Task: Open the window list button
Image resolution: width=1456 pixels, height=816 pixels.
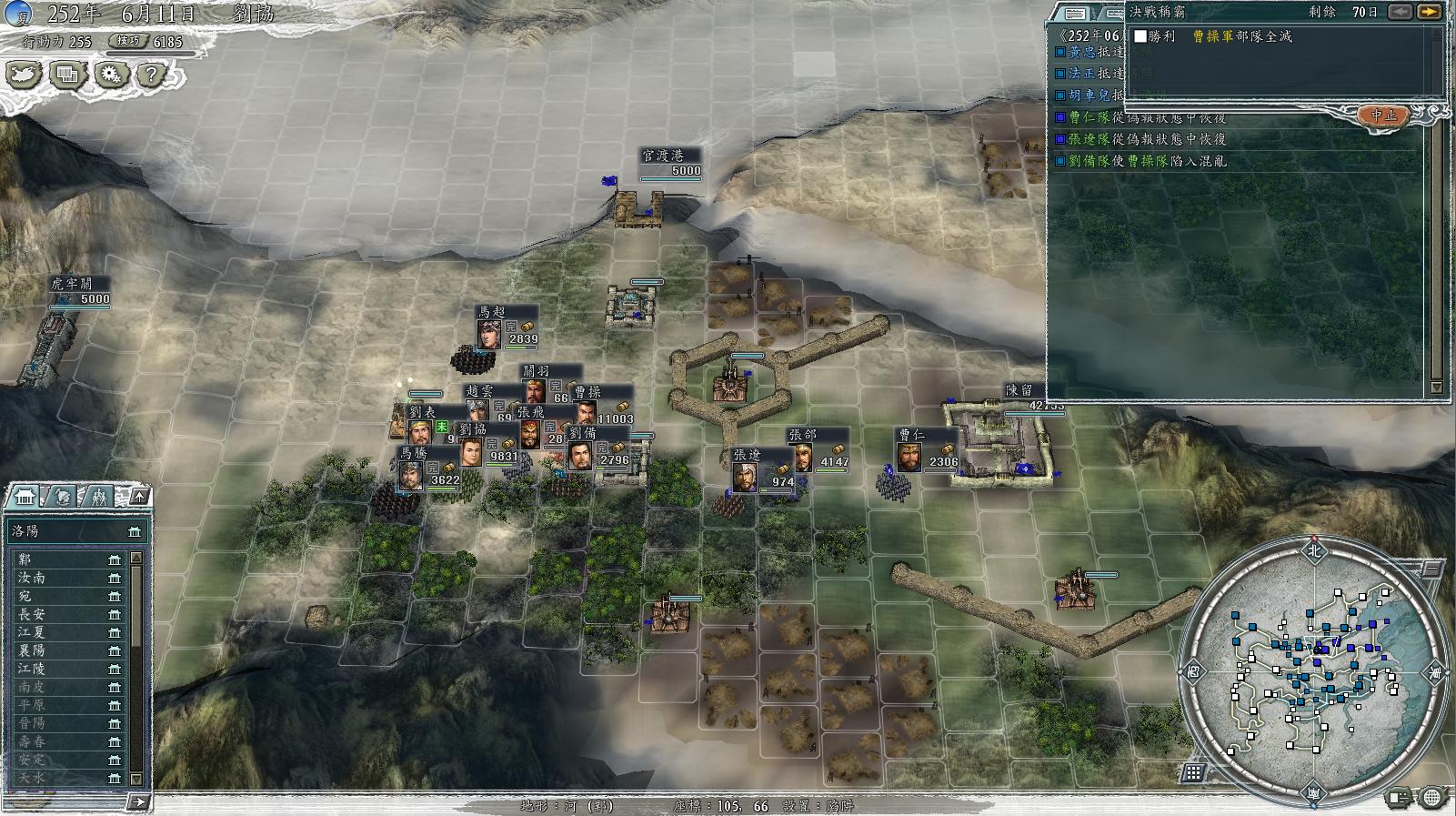Action: click(x=67, y=74)
